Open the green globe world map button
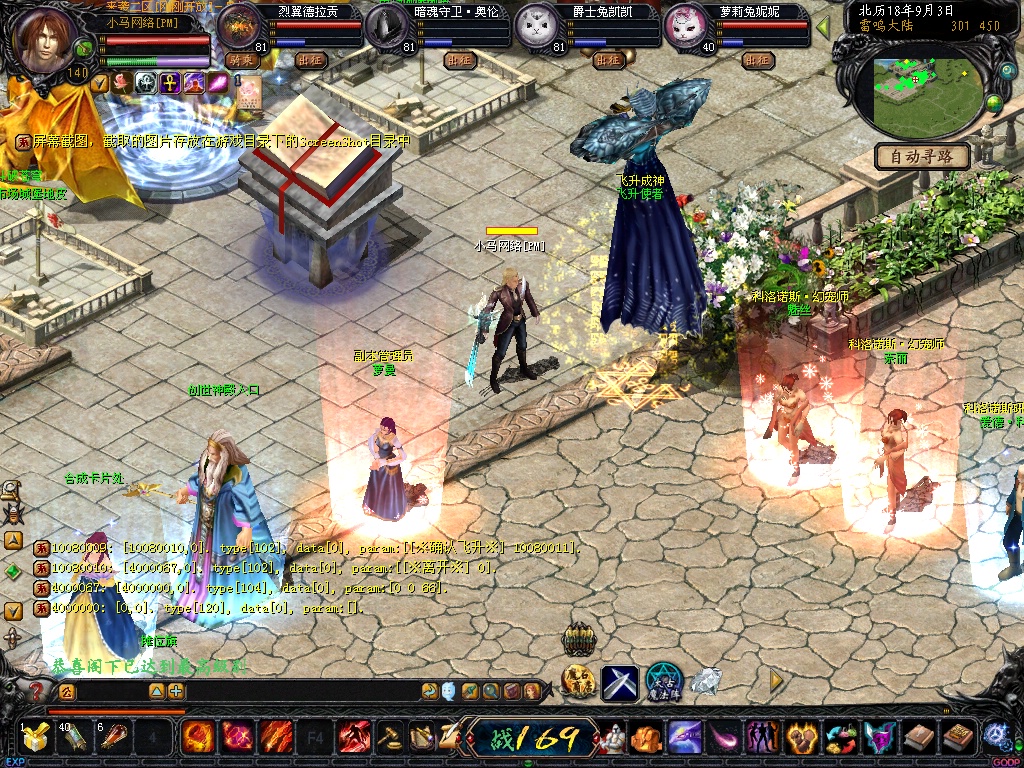 point(993,103)
